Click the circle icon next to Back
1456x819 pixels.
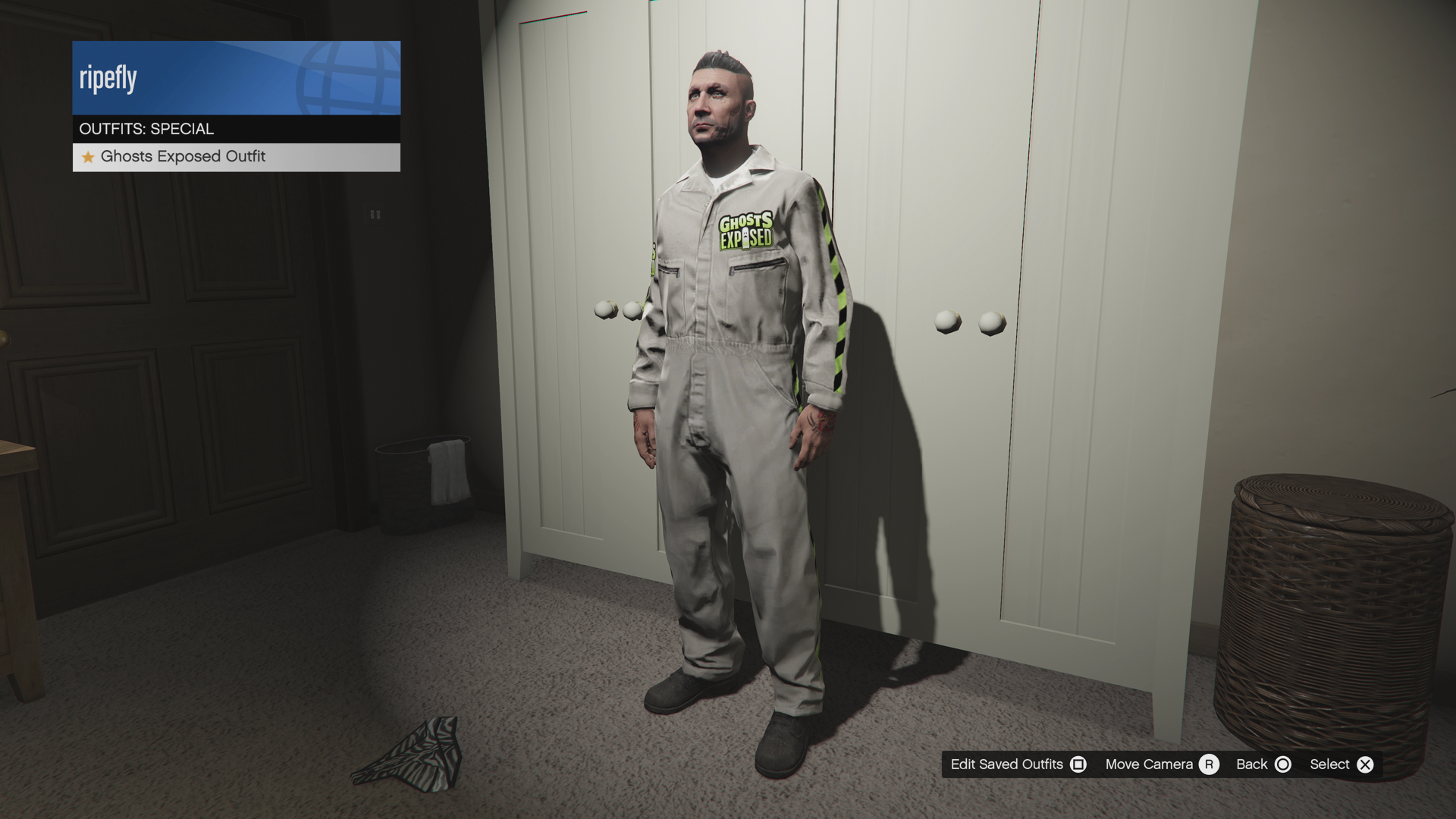click(x=1283, y=764)
